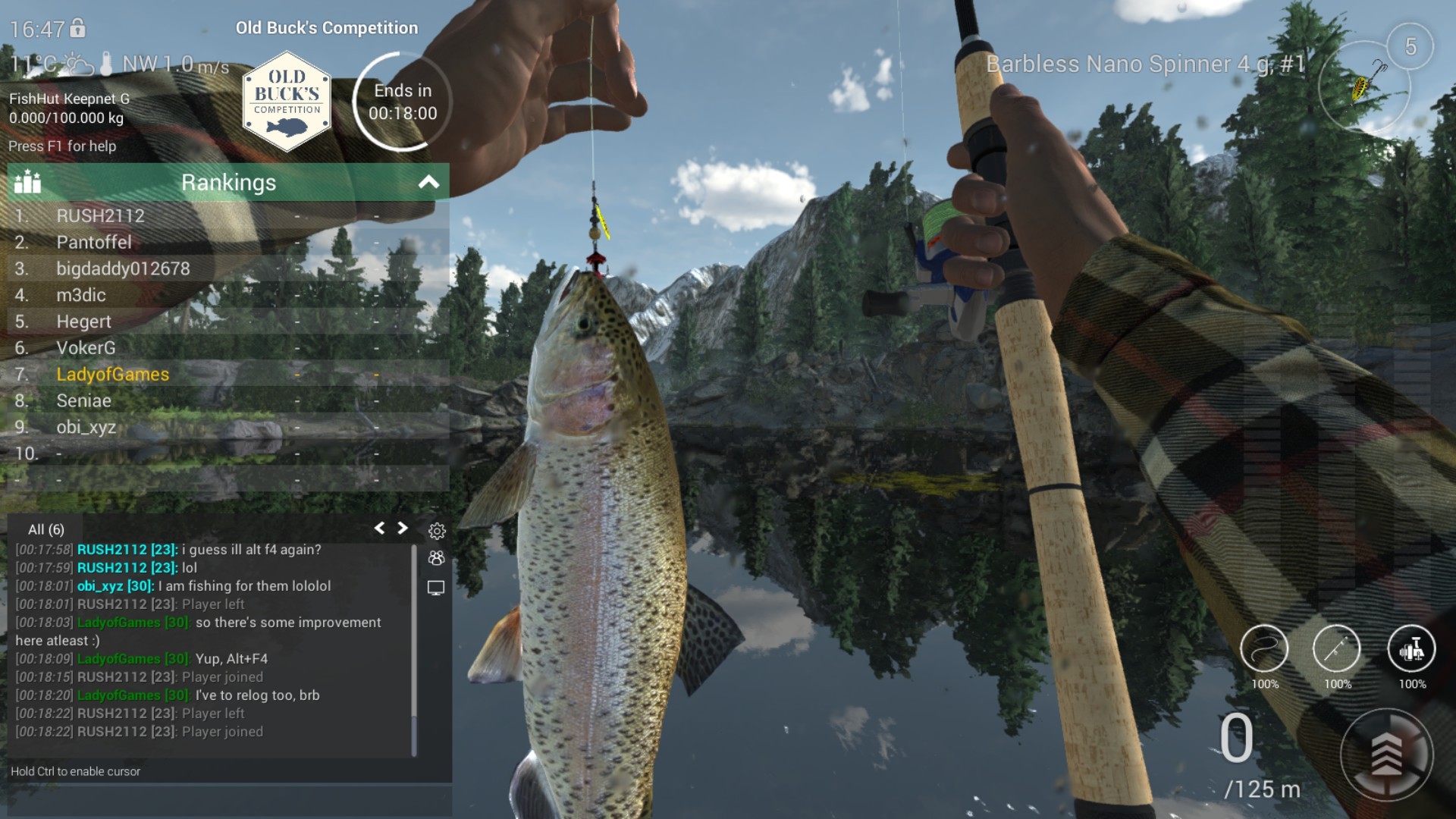Collapse the Rankings panel arrow
The width and height of the screenshot is (1456, 819).
pyautogui.click(x=428, y=182)
